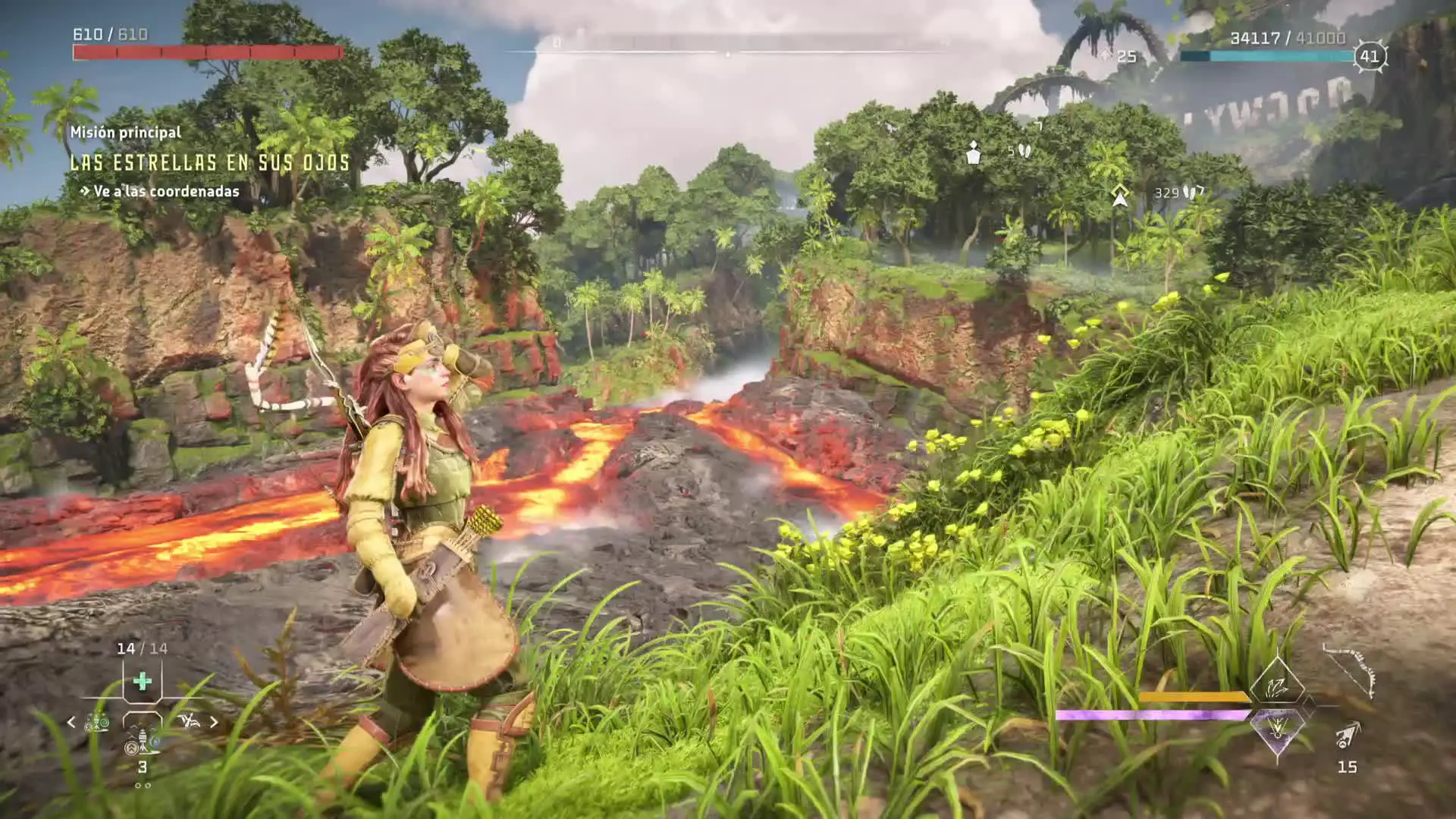The height and width of the screenshot is (819, 1456).
Task: Activate the orange weapon technique diamond icon
Action: click(1277, 686)
